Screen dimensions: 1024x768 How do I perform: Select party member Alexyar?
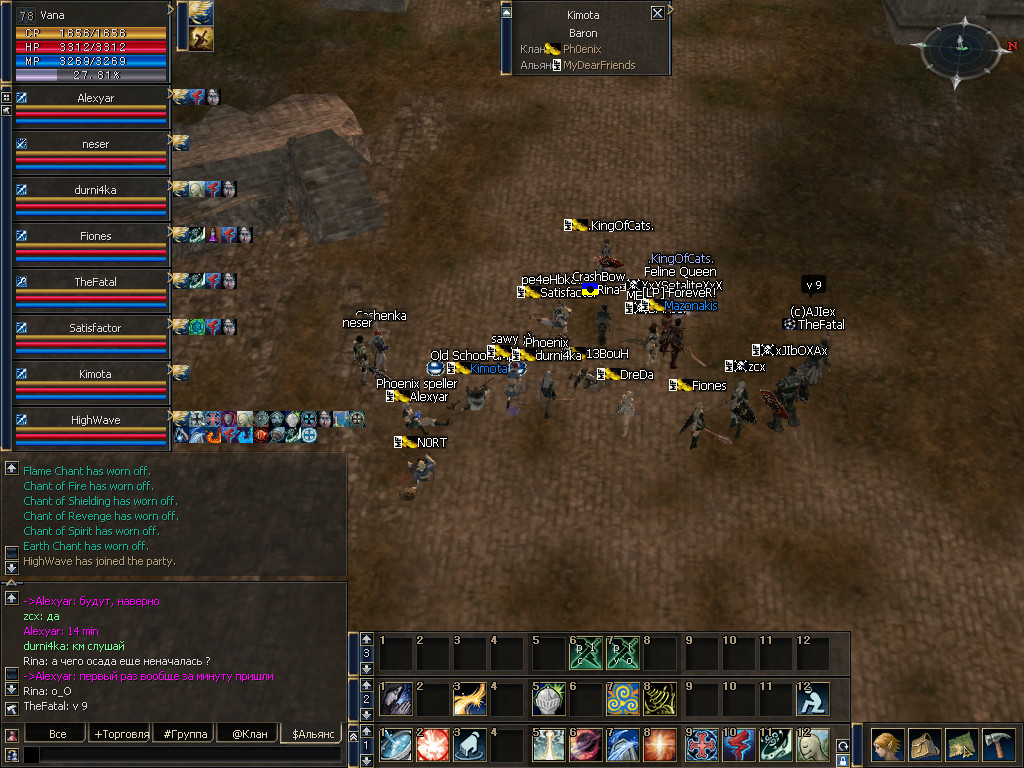coord(95,99)
